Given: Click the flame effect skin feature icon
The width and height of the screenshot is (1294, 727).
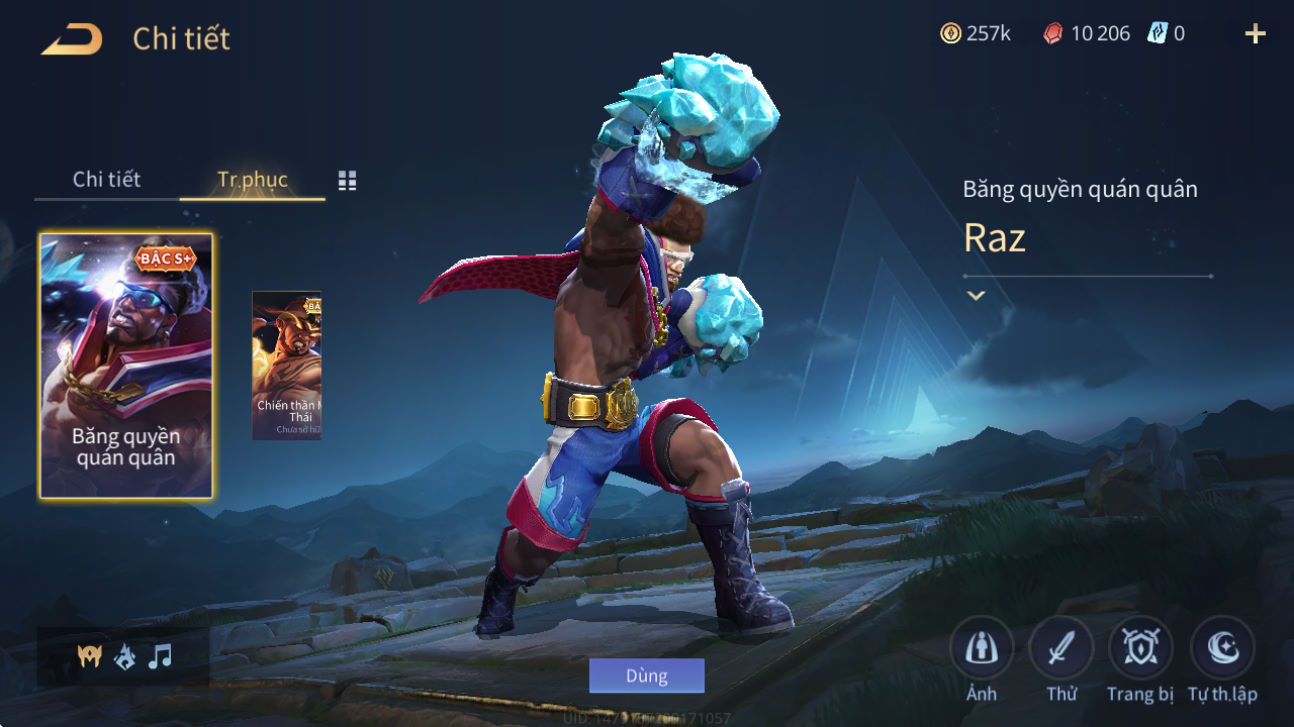Looking at the screenshot, I should coord(125,657).
